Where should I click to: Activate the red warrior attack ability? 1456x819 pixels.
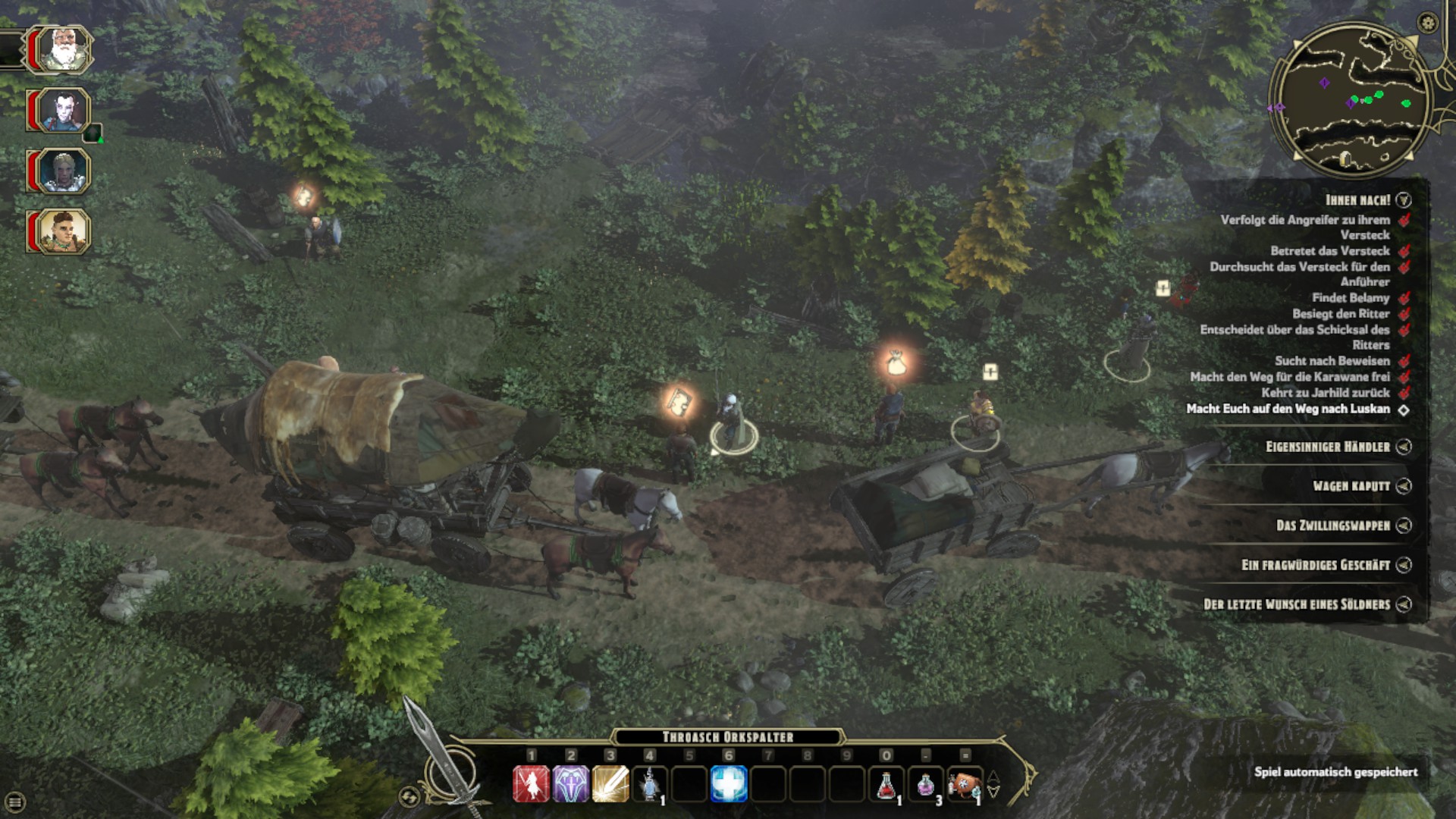click(x=531, y=784)
